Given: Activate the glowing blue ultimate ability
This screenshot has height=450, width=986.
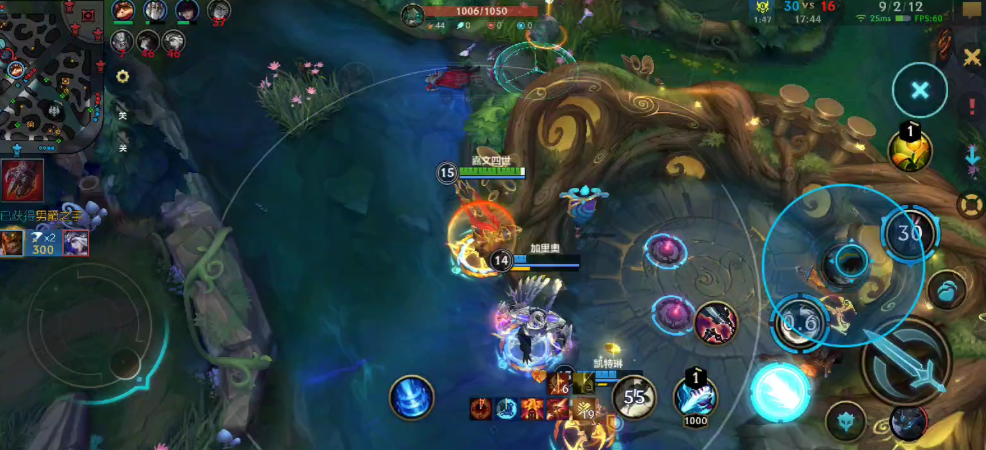Looking at the screenshot, I should pos(780,391).
